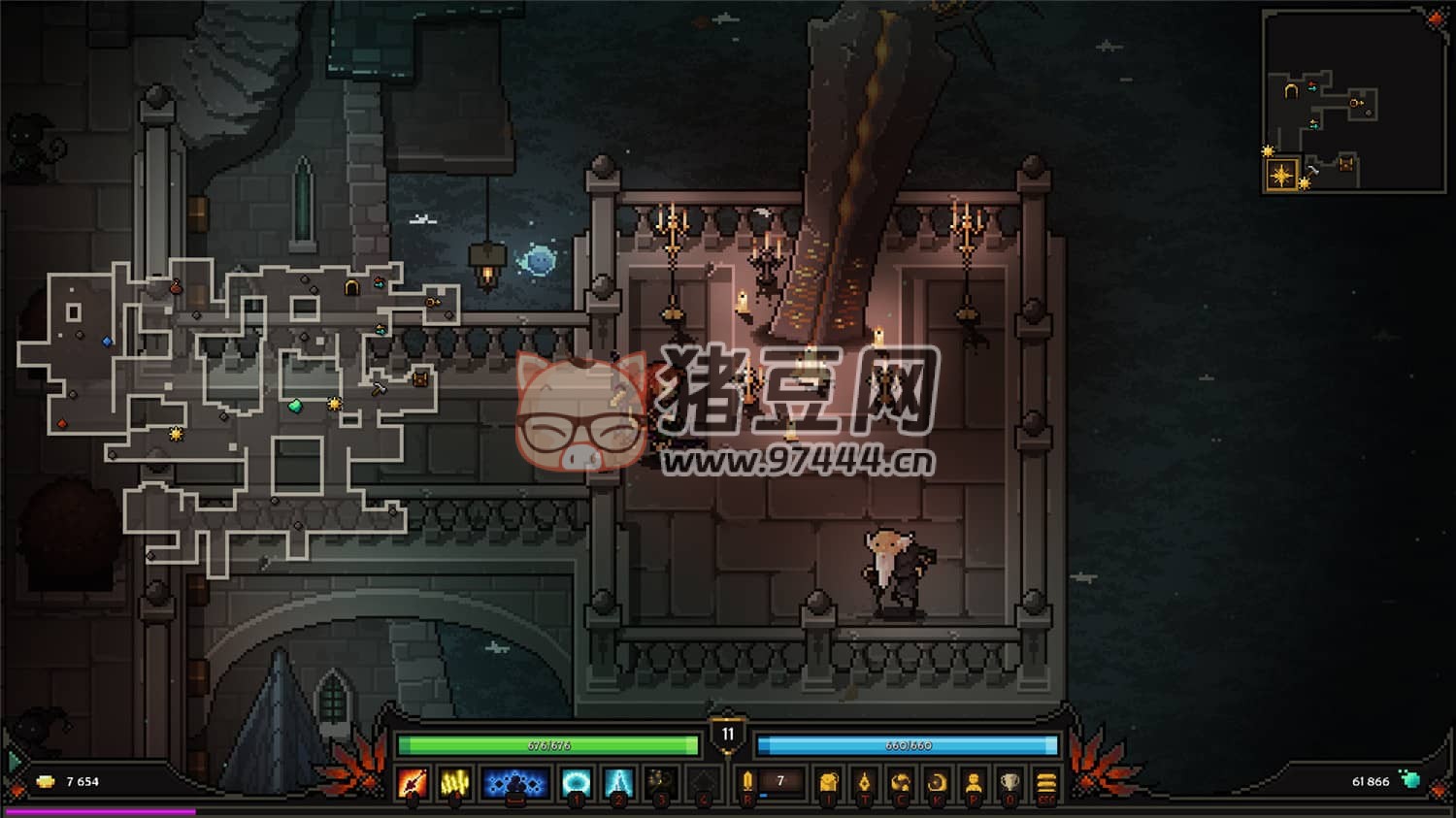
Task: Click the swirling arrows icon
Action: click(901, 782)
